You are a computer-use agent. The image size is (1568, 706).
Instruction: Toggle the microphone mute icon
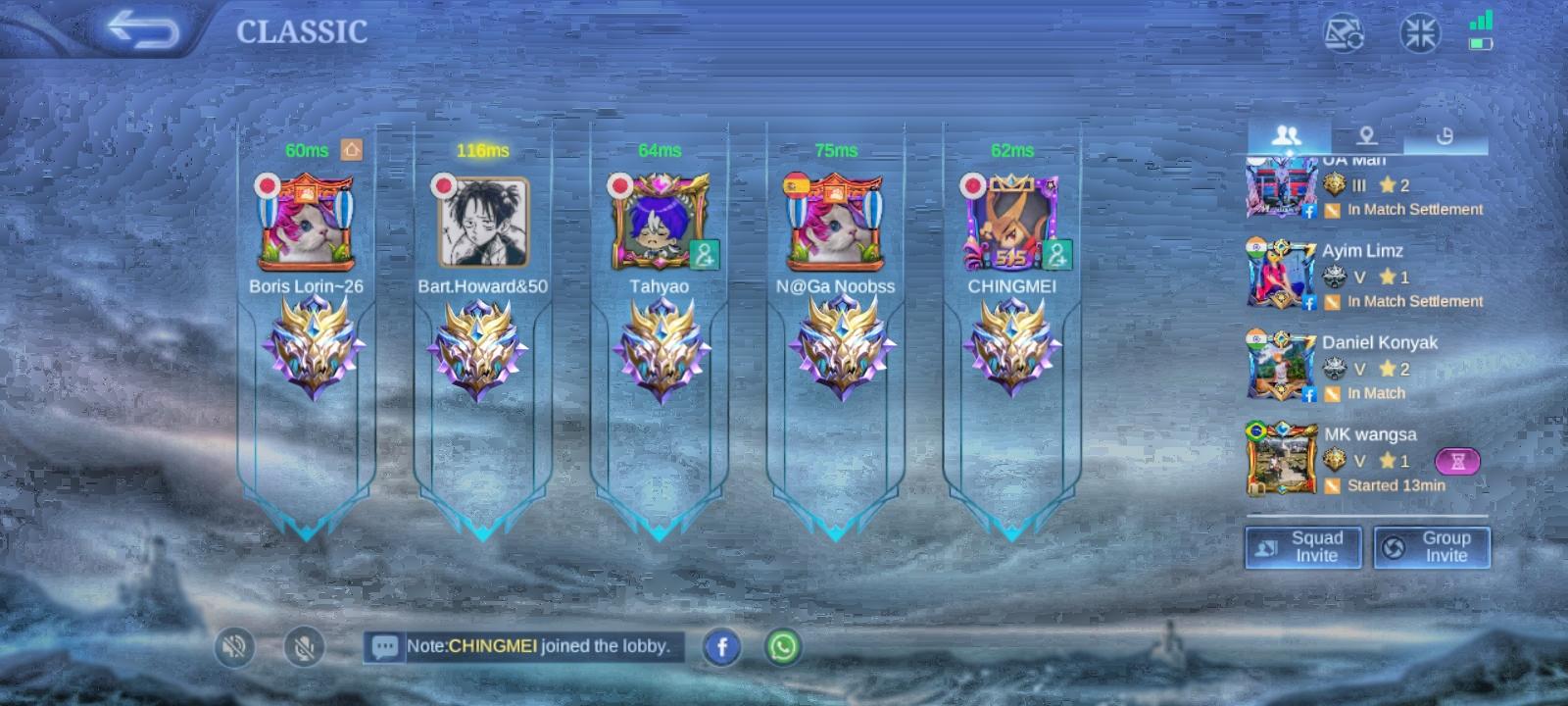[x=304, y=647]
